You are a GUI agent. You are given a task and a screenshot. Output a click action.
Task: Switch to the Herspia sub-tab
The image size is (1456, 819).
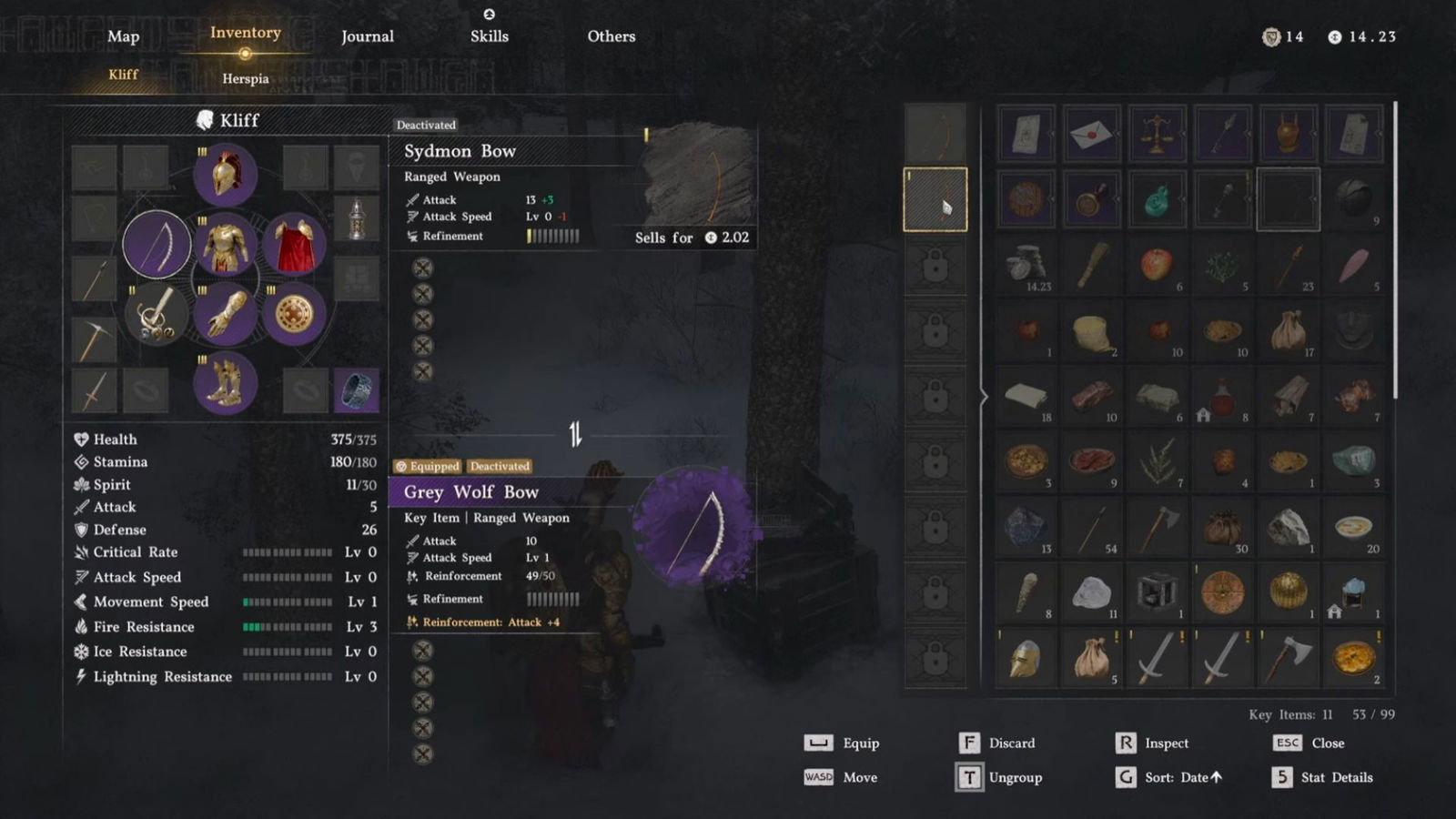point(246,78)
